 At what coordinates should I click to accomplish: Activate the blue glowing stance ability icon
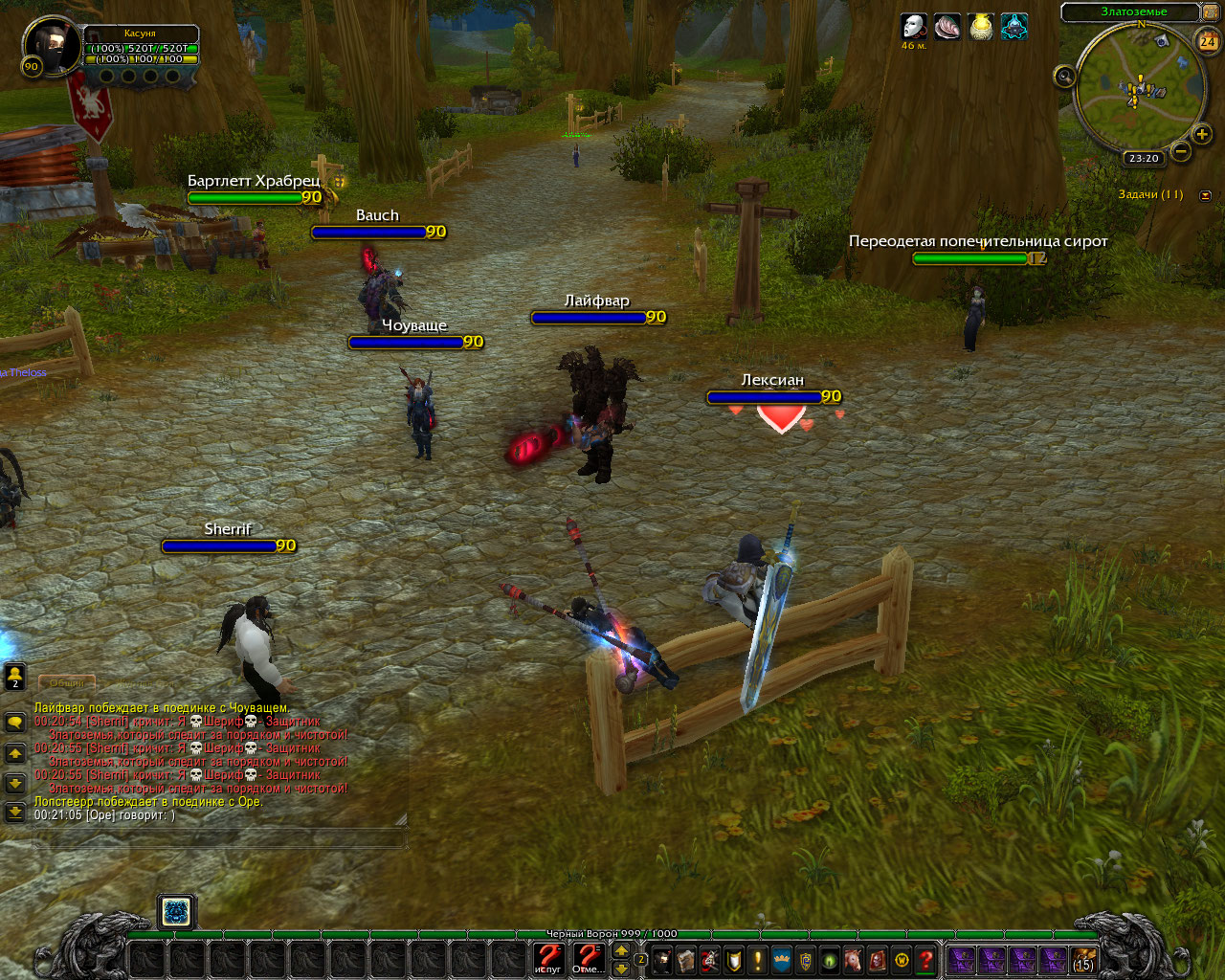coord(176,912)
